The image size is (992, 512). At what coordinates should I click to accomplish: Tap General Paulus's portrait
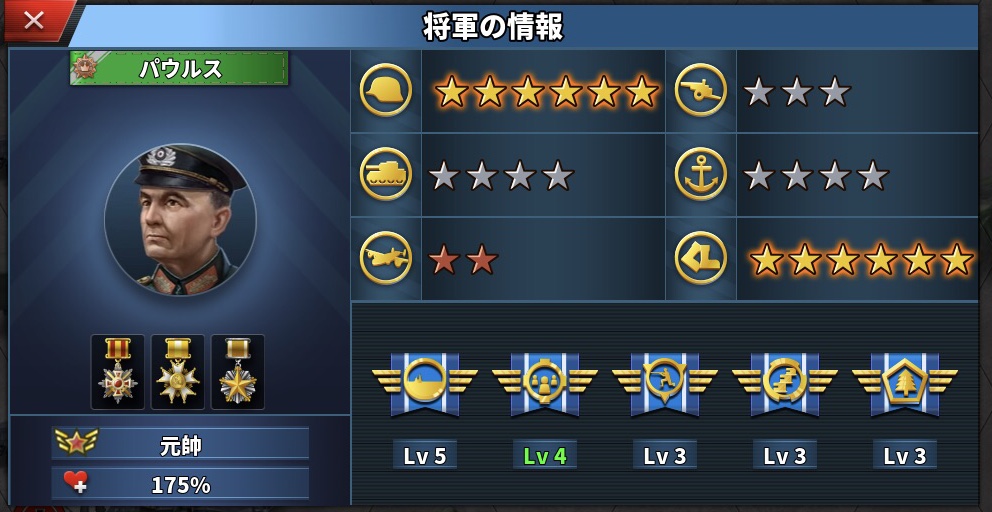coord(180,220)
